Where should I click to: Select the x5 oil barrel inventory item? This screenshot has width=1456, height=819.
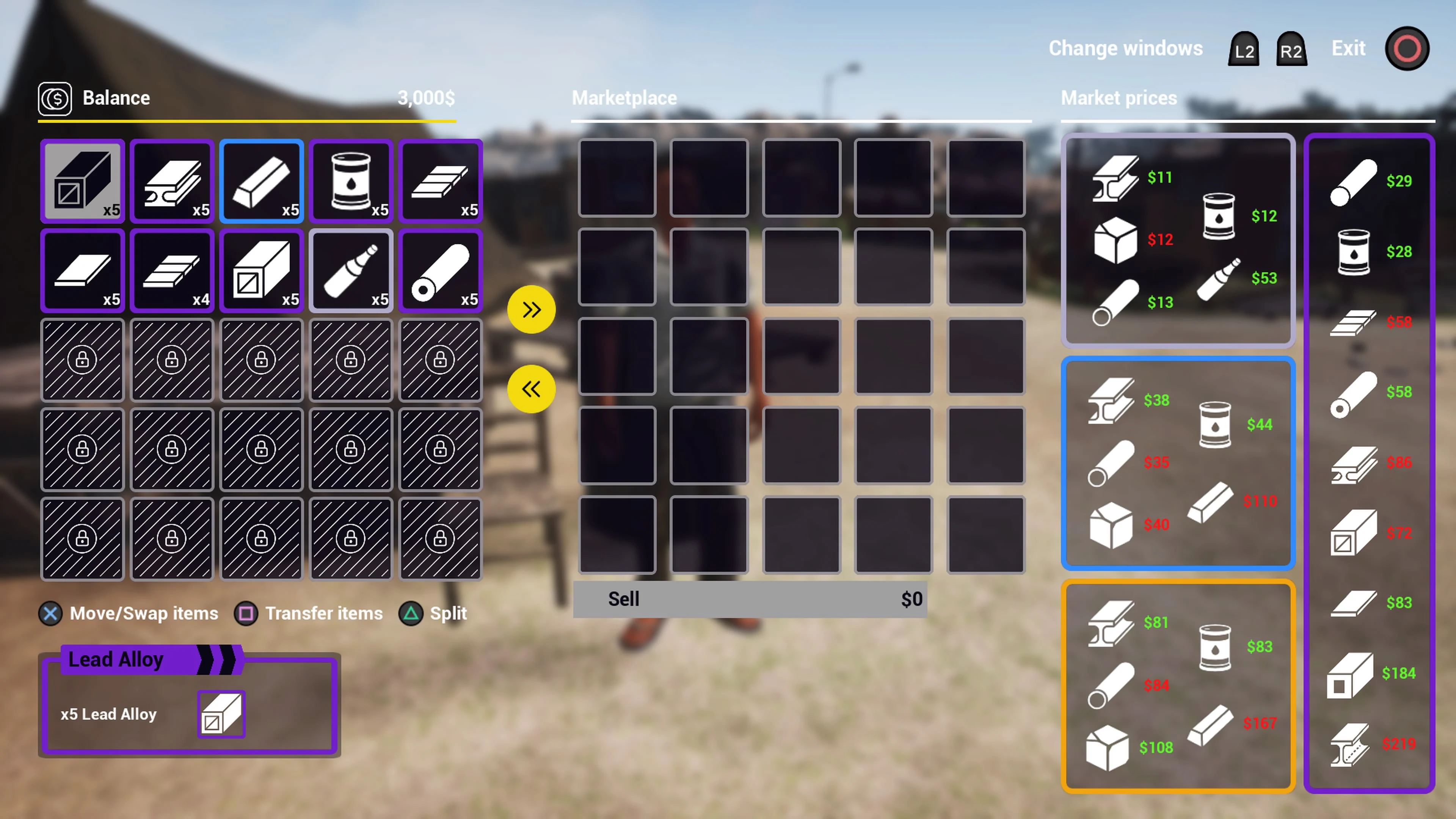point(350,181)
